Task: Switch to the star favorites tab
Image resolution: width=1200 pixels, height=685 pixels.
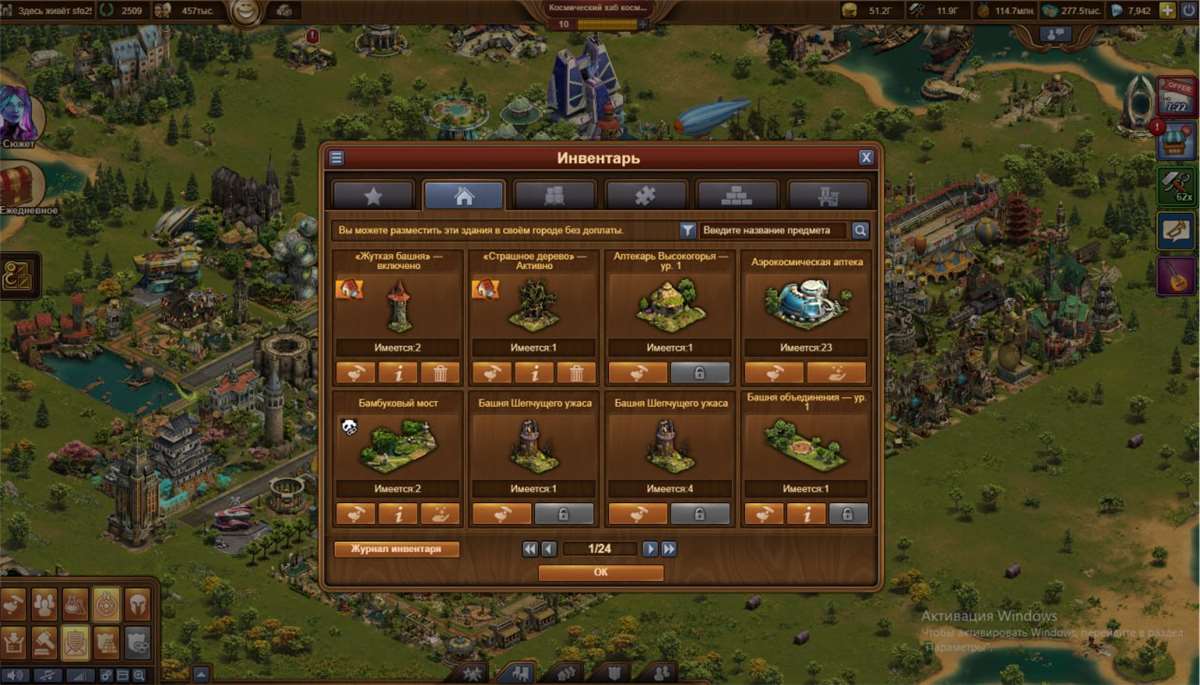Action: tap(373, 195)
